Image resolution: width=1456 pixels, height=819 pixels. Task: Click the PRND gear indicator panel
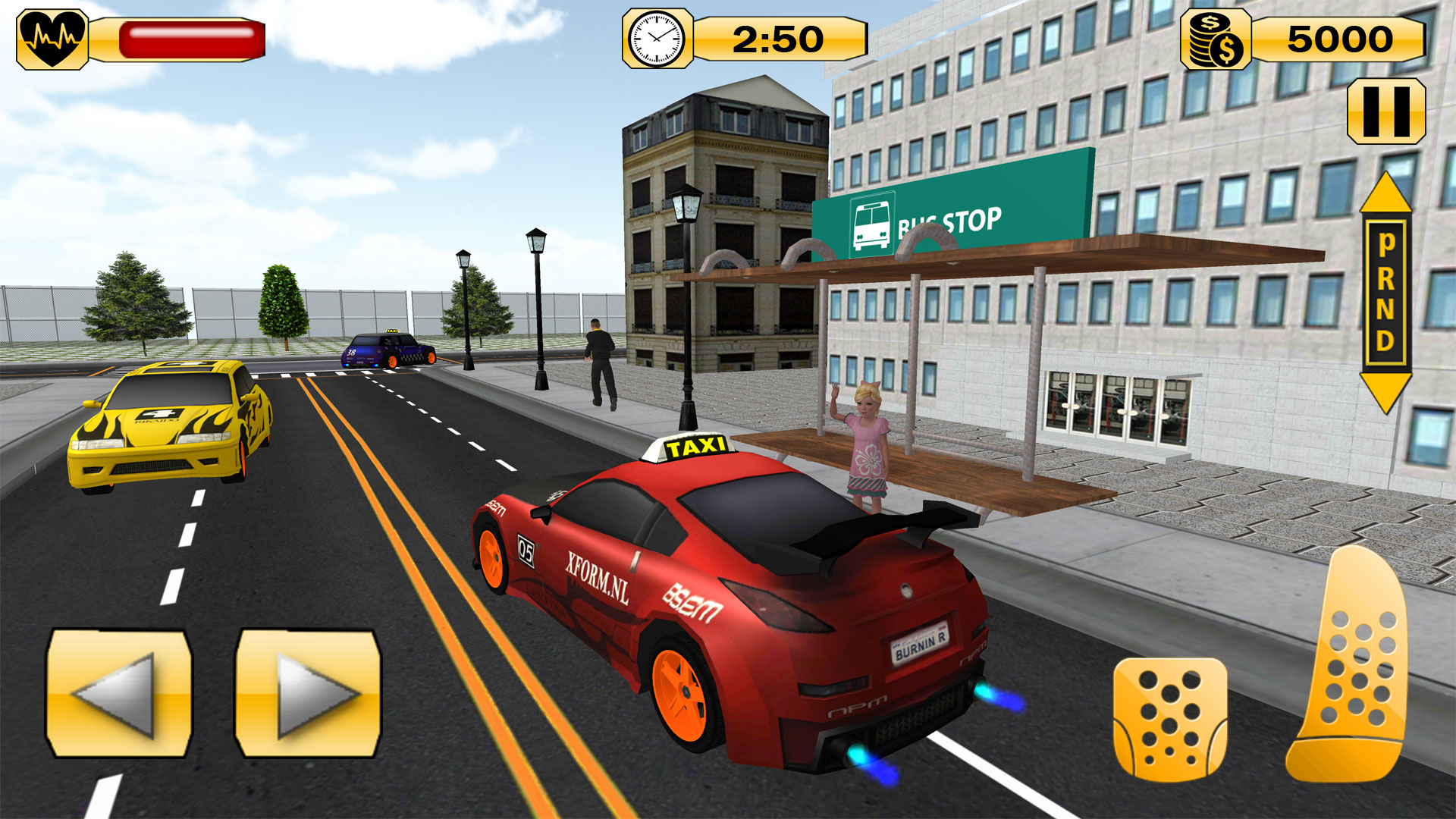(x=1385, y=292)
